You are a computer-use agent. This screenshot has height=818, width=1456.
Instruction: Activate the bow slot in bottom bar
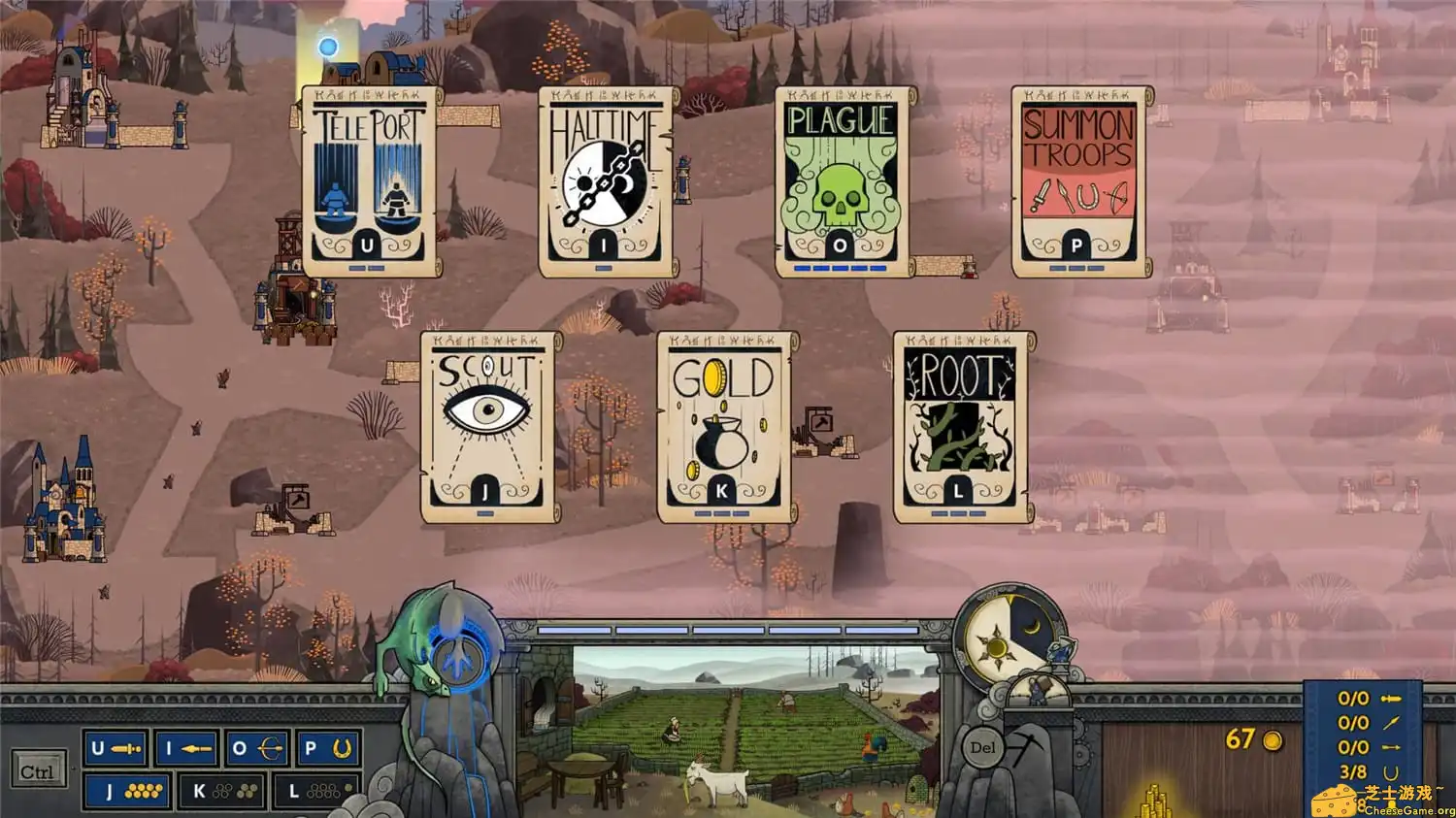257,749
